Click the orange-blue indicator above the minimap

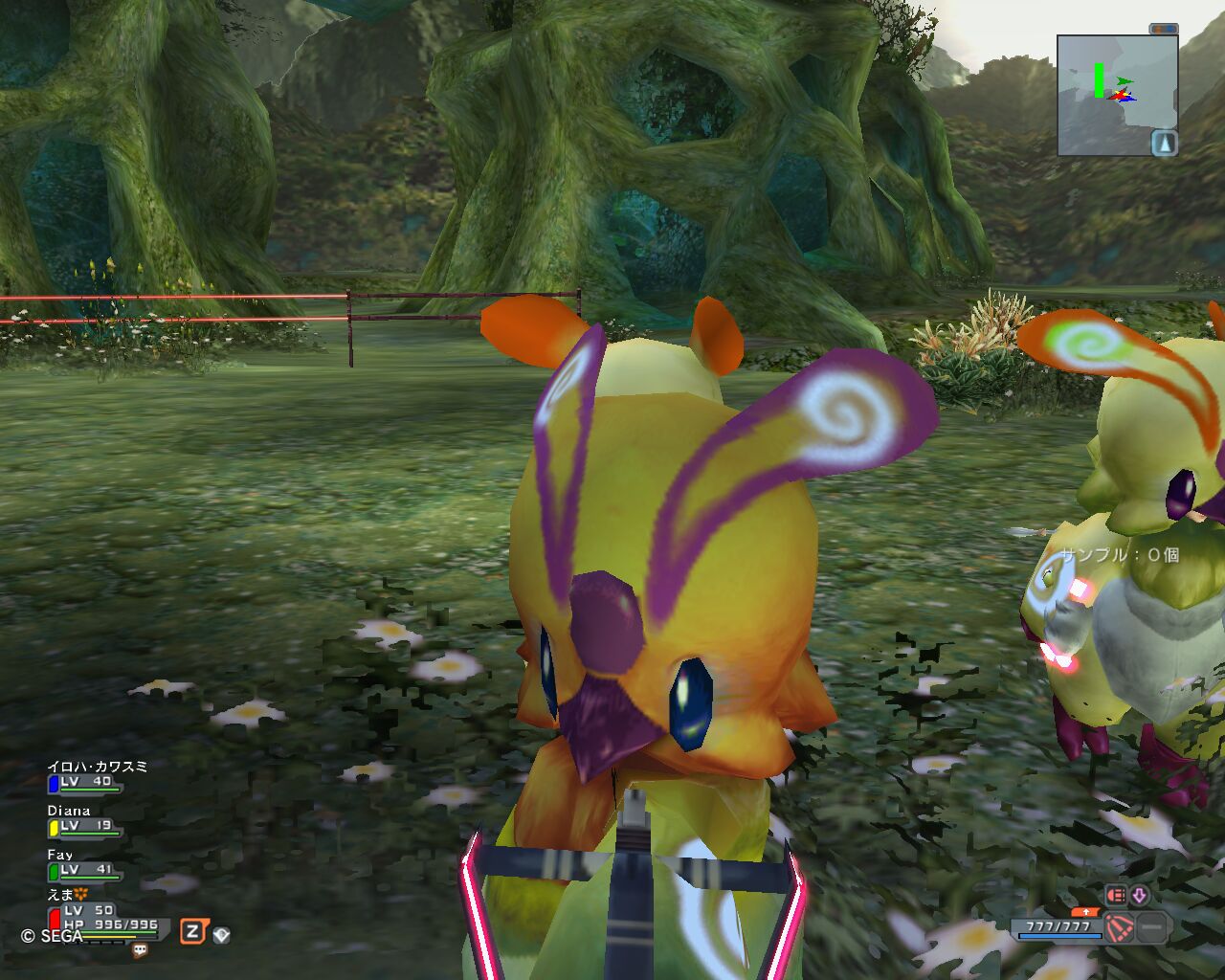[1163, 30]
